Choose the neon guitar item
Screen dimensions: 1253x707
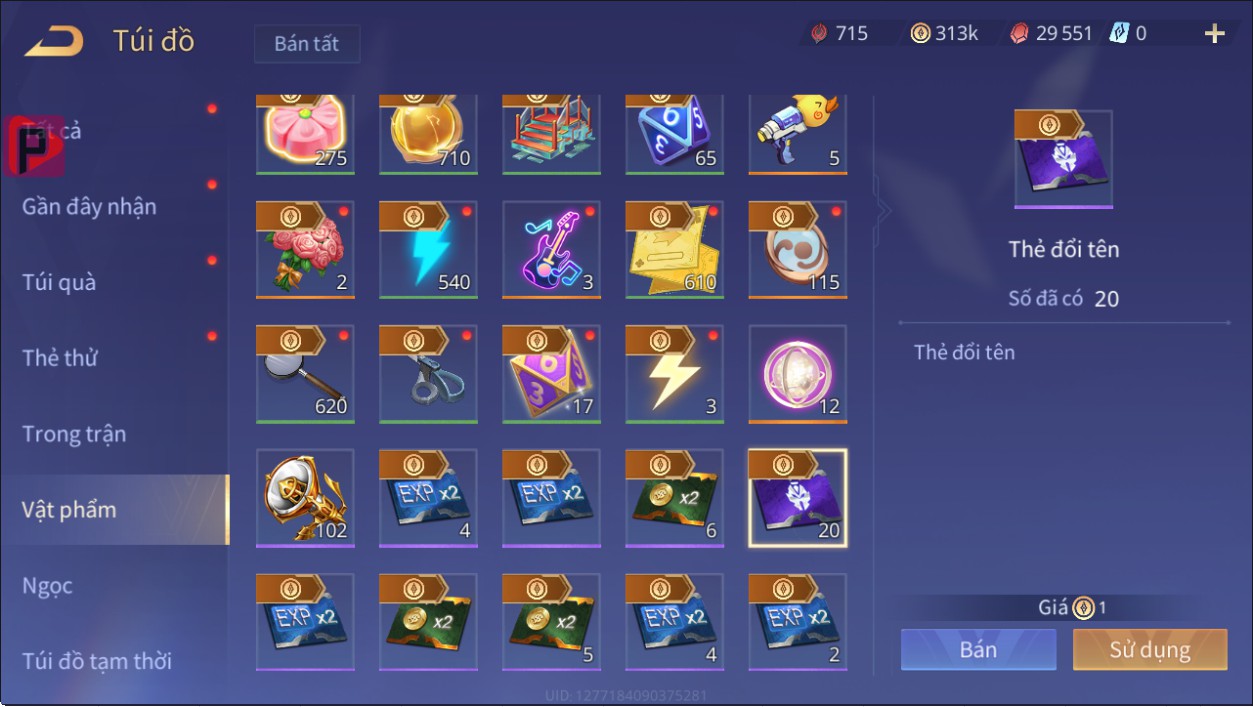[x=551, y=250]
